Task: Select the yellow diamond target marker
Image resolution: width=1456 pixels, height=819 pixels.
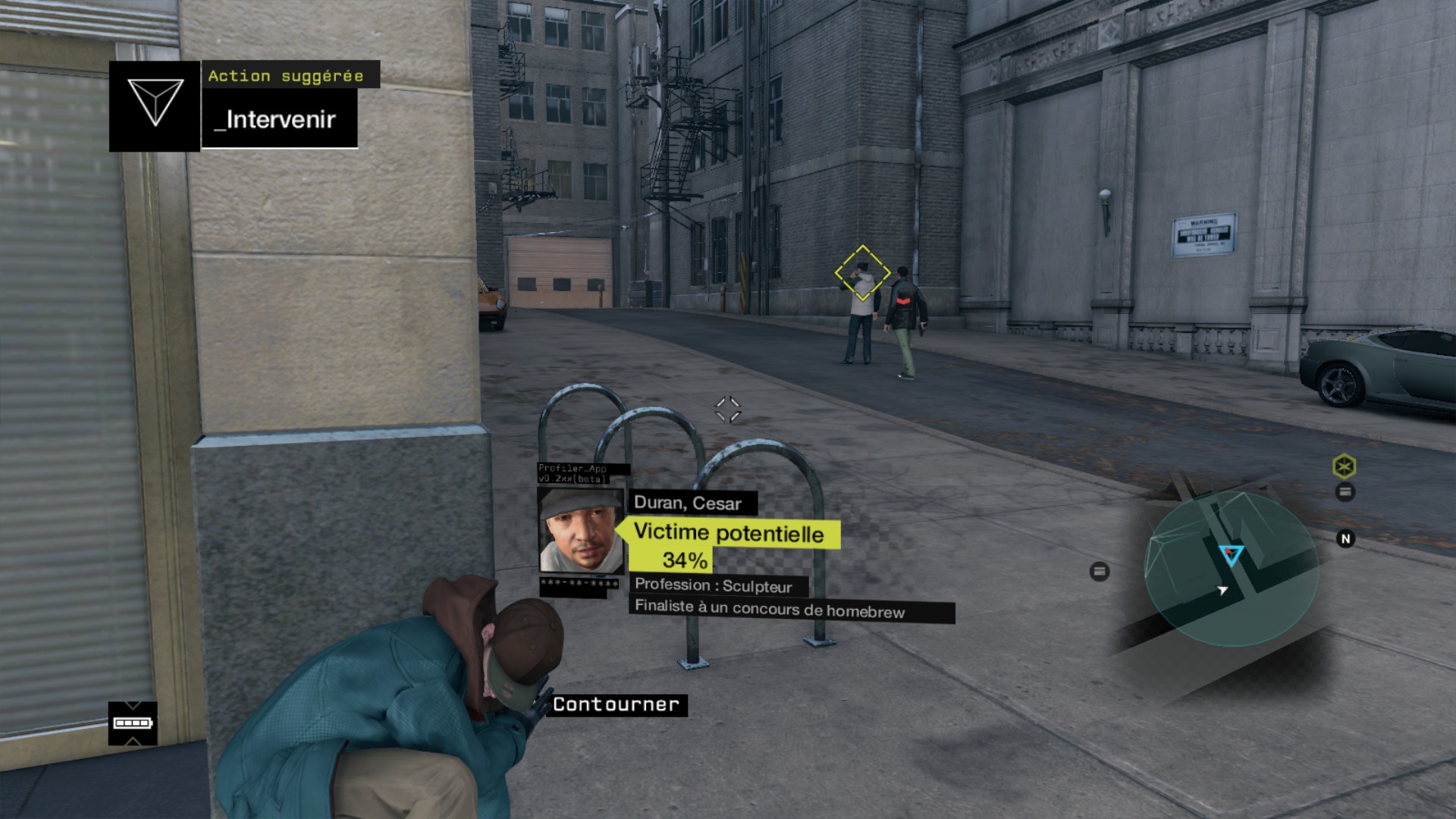Action: 862,273
